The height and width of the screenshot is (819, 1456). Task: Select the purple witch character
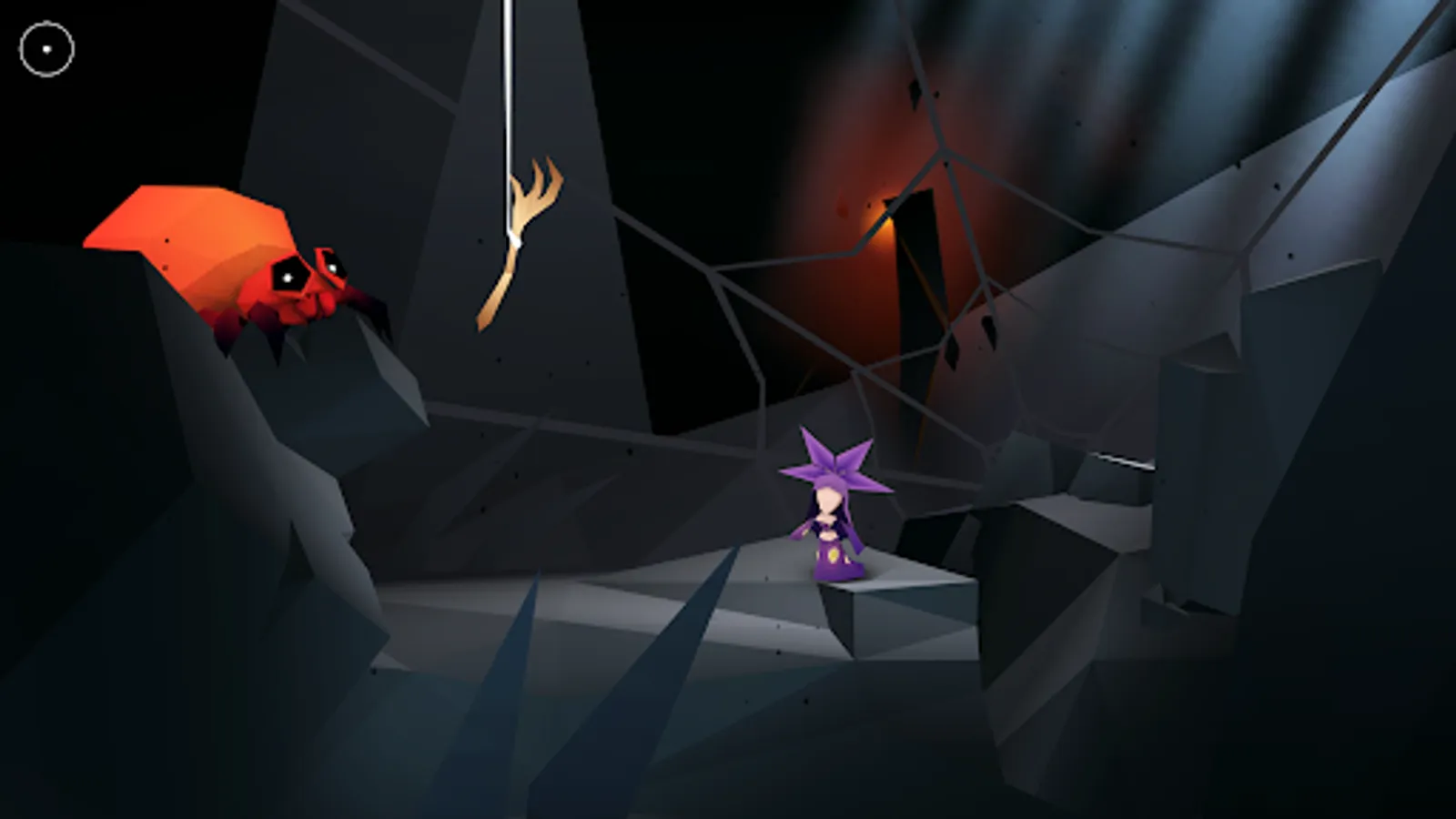click(833, 519)
